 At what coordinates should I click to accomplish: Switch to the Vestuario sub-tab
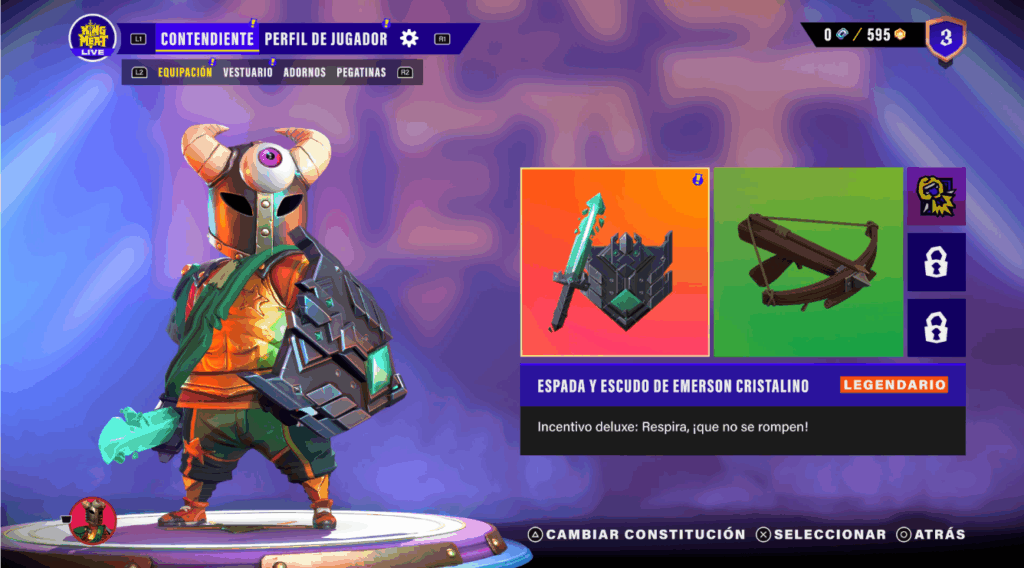point(247,73)
